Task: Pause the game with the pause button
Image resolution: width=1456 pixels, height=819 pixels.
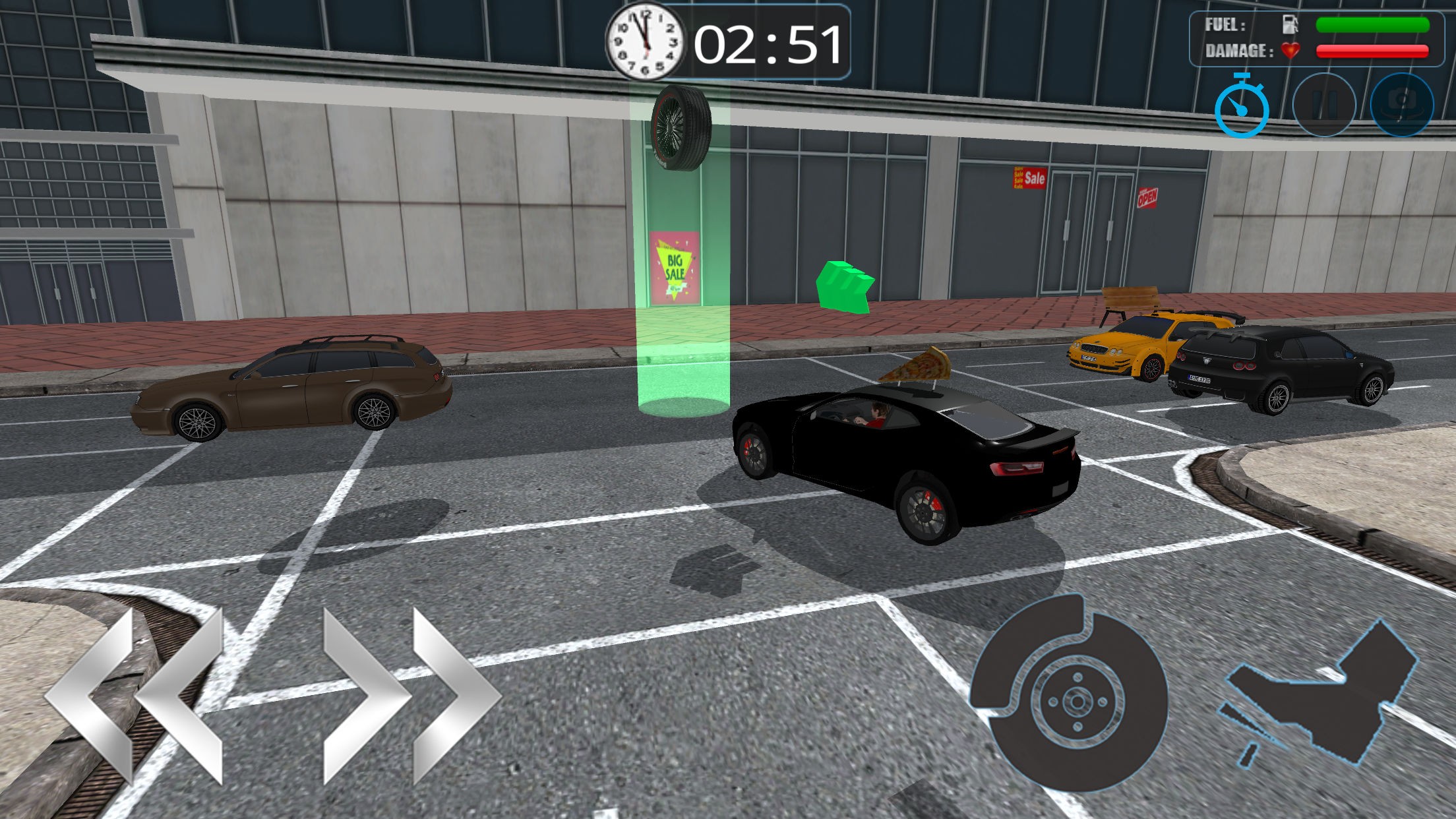Action: 1324,106
